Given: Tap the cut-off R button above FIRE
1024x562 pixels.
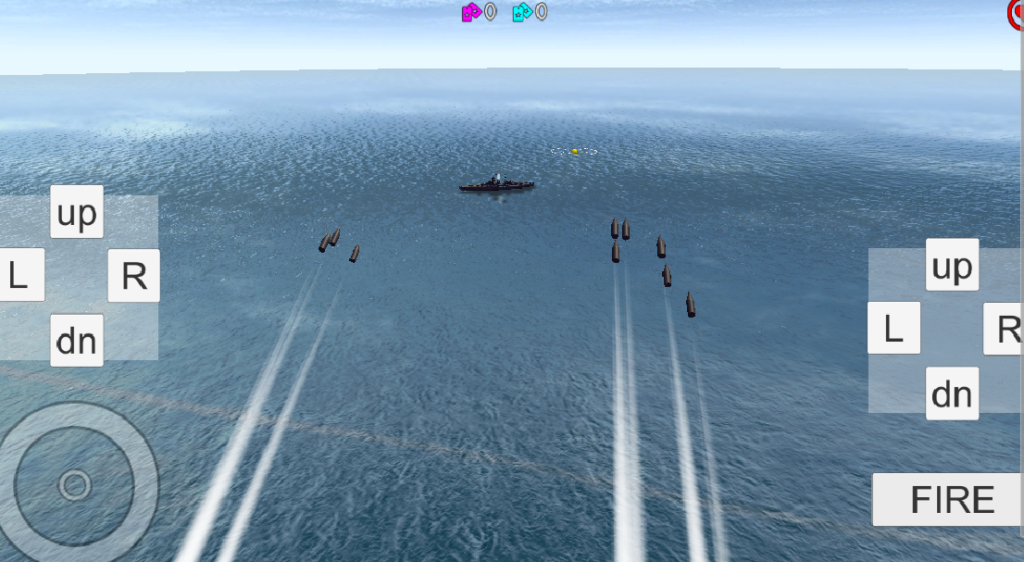Looking at the screenshot, I should pos(1005,328).
